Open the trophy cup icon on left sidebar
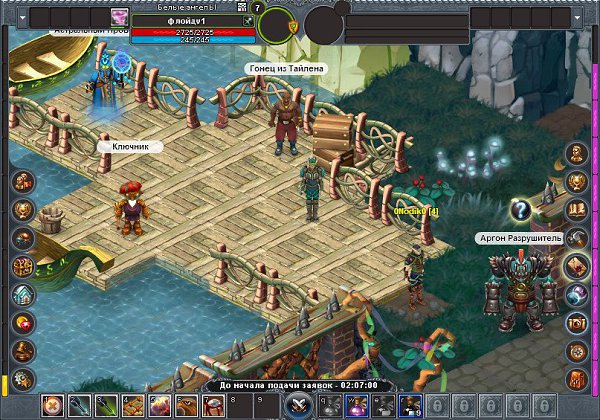The width and height of the screenshot is (600, 420). [x=22, y=210]
